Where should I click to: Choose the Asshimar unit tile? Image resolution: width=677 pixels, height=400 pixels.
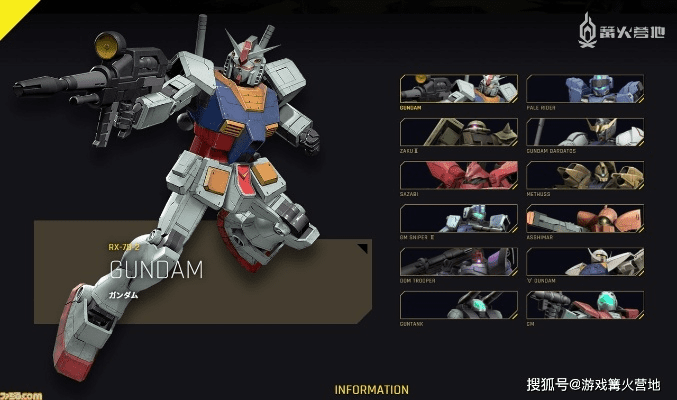click(x=585, y=218)
